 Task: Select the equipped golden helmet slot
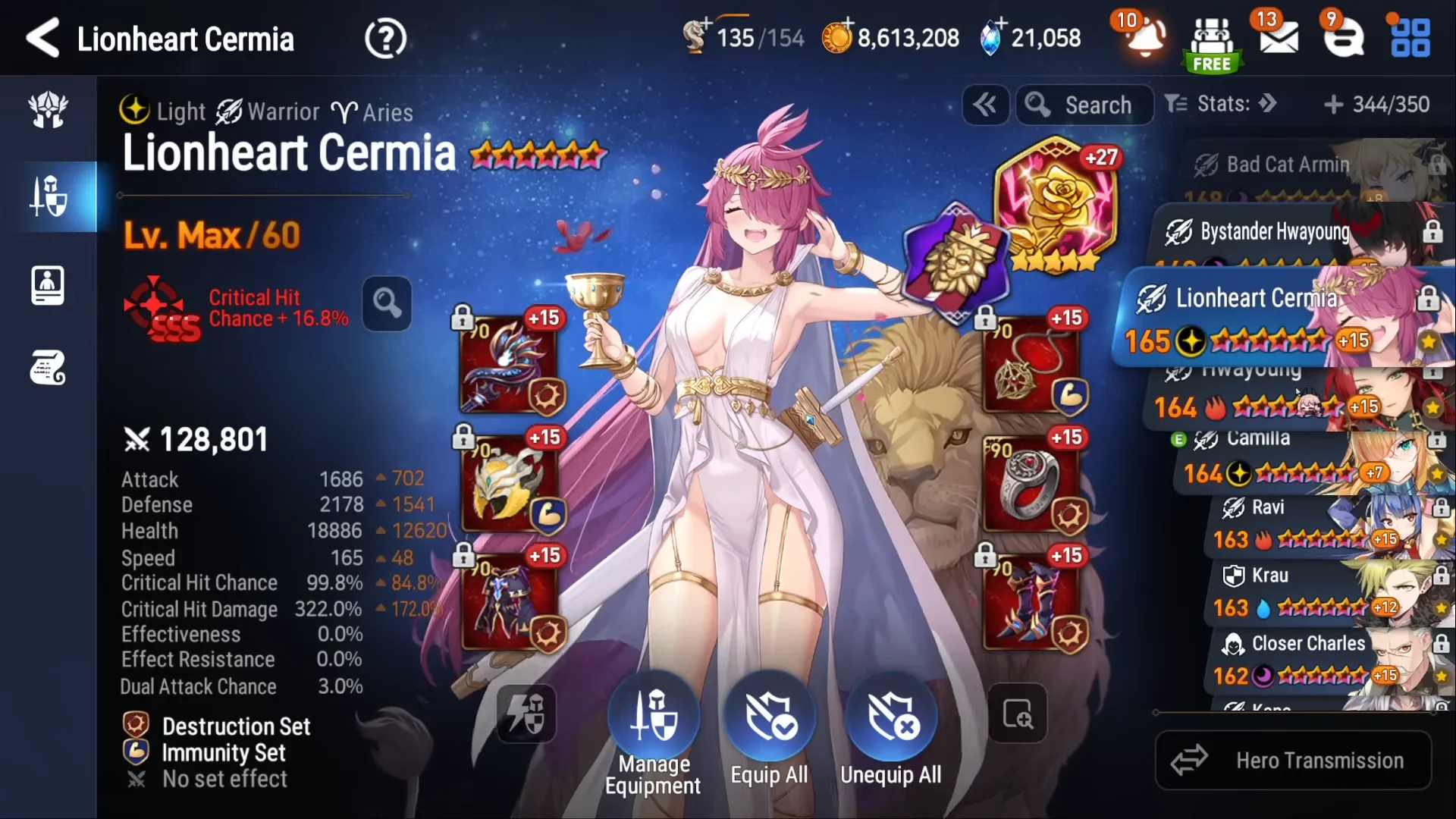(x=507, y=483)
